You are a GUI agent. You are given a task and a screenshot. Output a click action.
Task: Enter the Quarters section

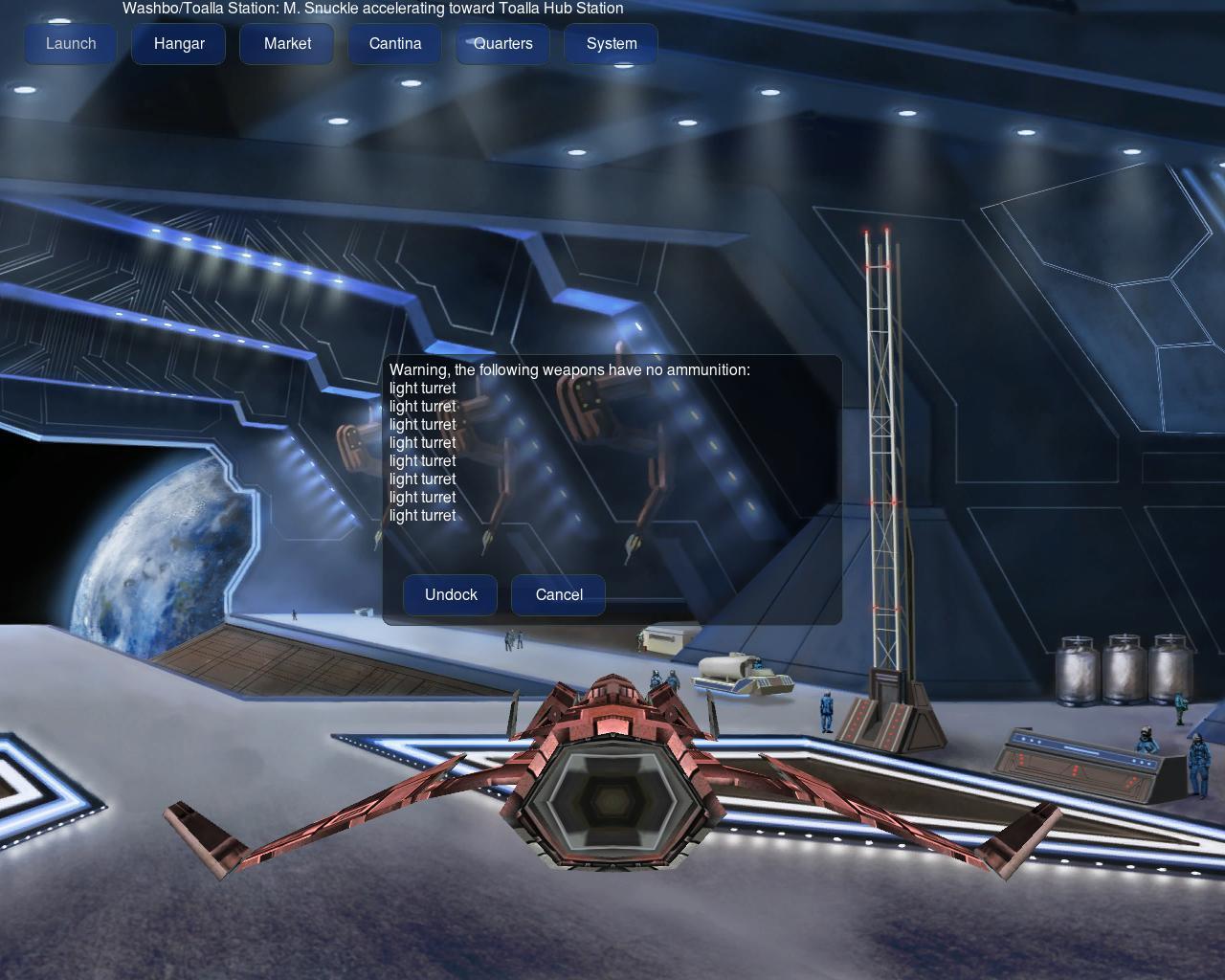pos(502,44)
